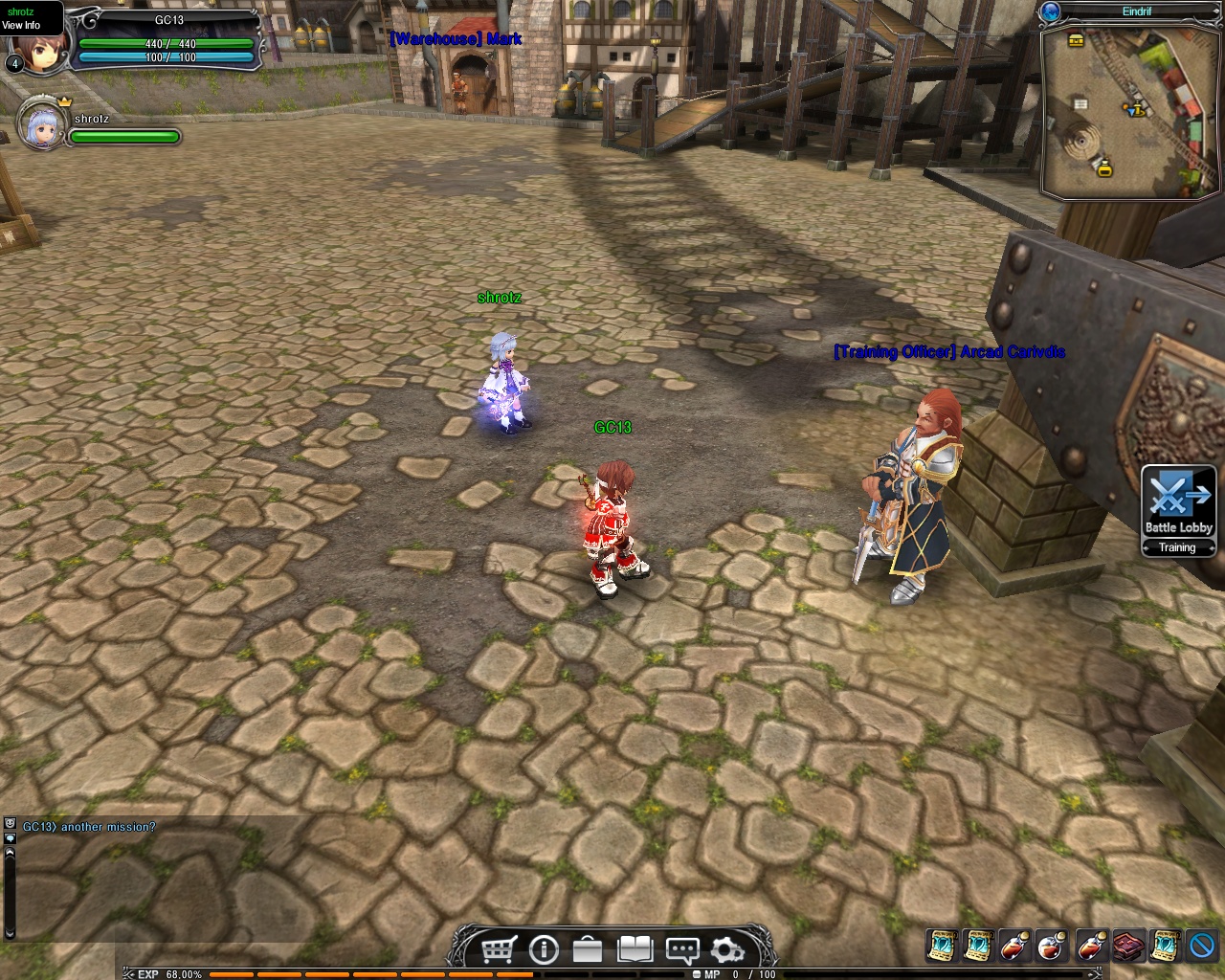Select the yellow potion jar minimap marker
This screenshot has height=980, width=1225.
pos(1104,169)
